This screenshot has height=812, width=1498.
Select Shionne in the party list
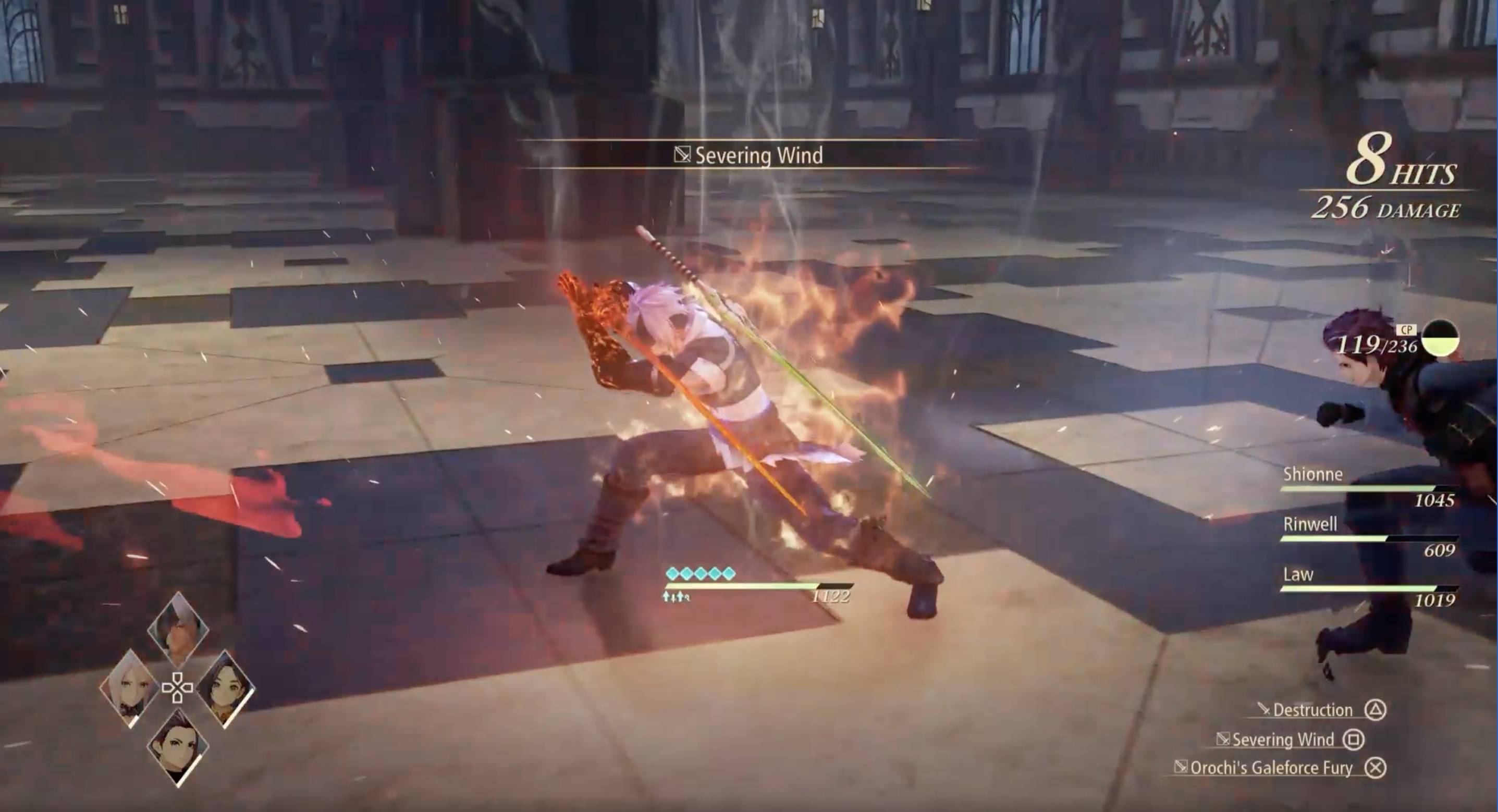[1369, 487]
